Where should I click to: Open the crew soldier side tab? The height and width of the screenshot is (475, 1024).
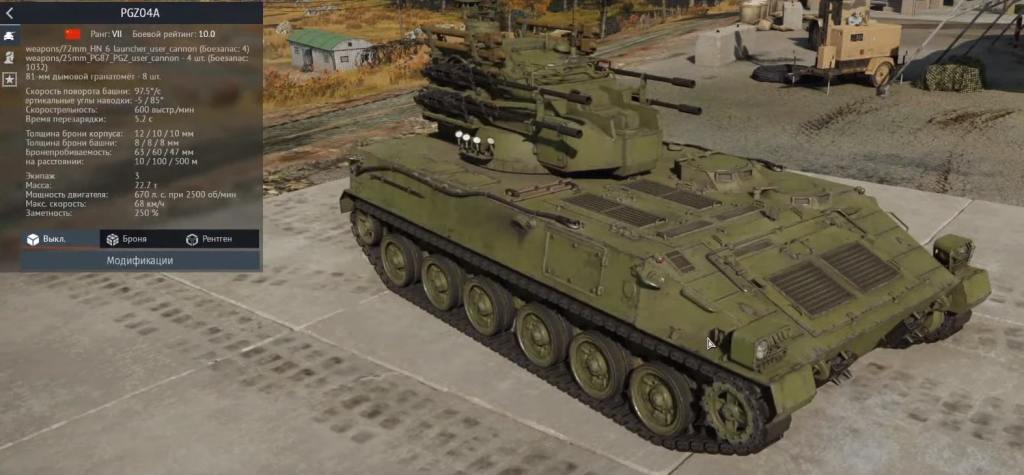tap(9, 56)
